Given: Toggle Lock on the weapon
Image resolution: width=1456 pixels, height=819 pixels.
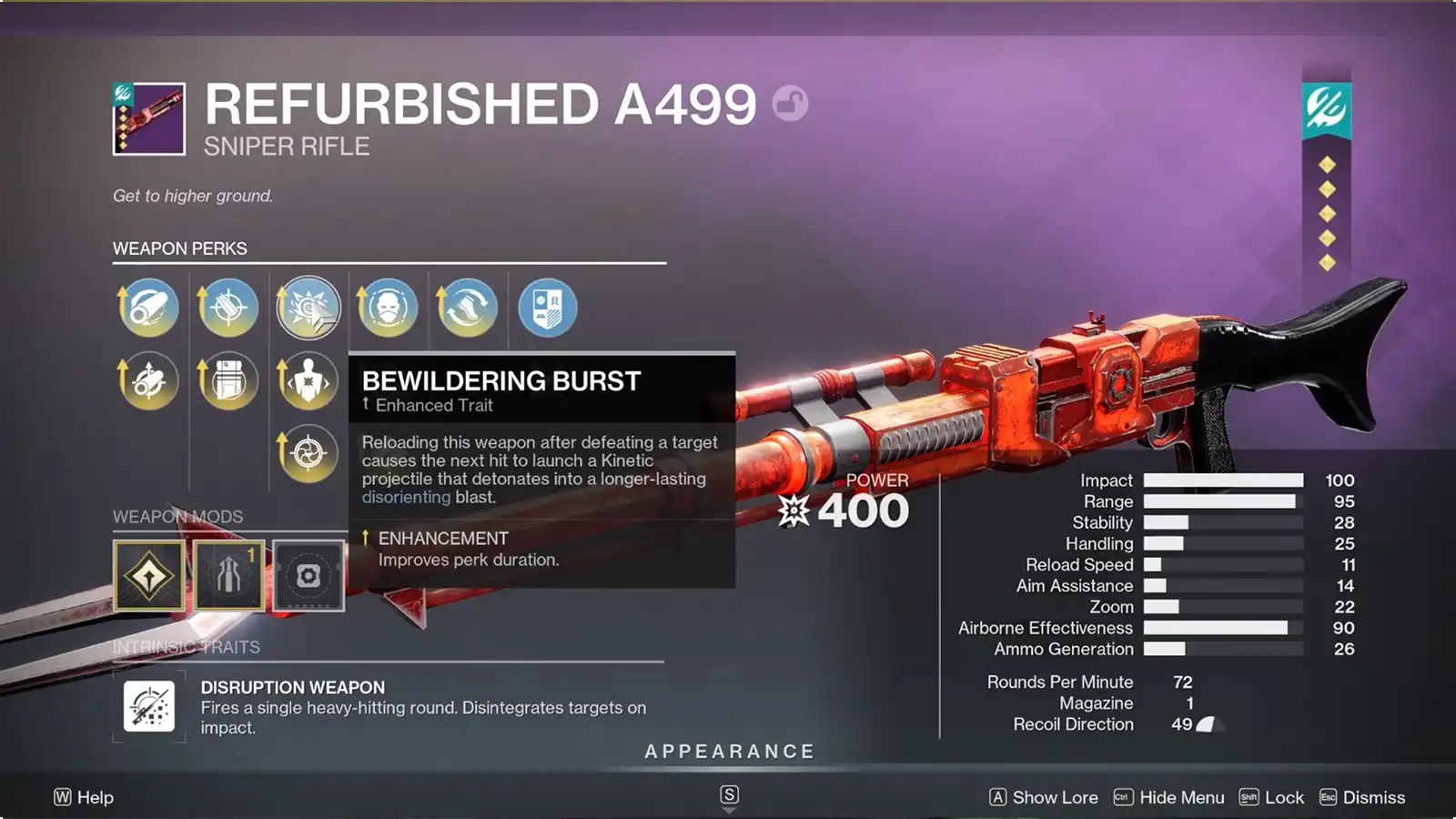Looking at the screenshot, I should 1285,797.
